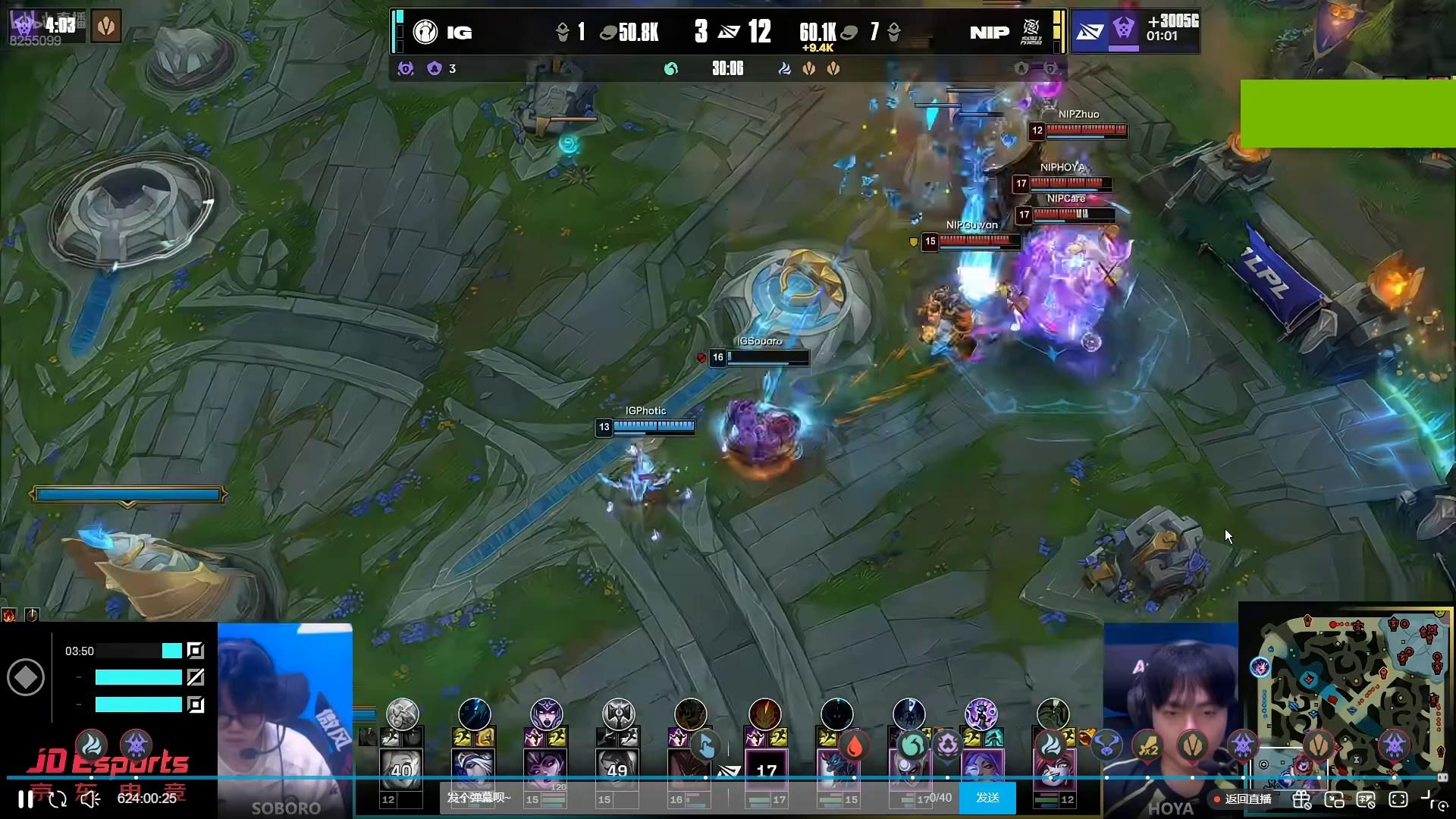Enter fullscreen mode
Image resolution: width=1456 pixels, height=819 pixels.
click(x=1398, y=799)
